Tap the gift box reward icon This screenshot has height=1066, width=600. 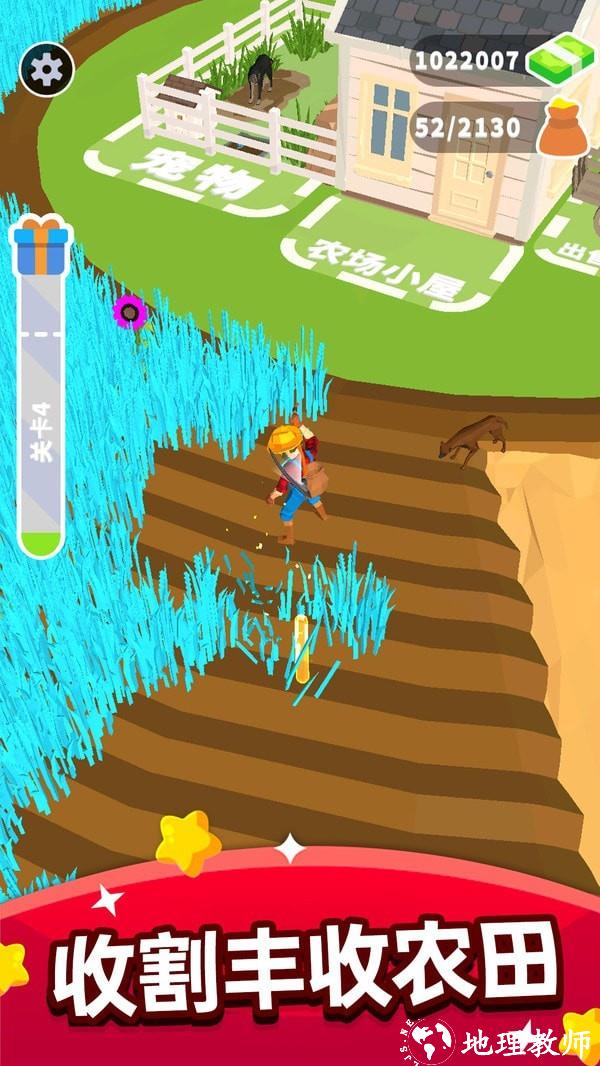[x=41, y=247]
